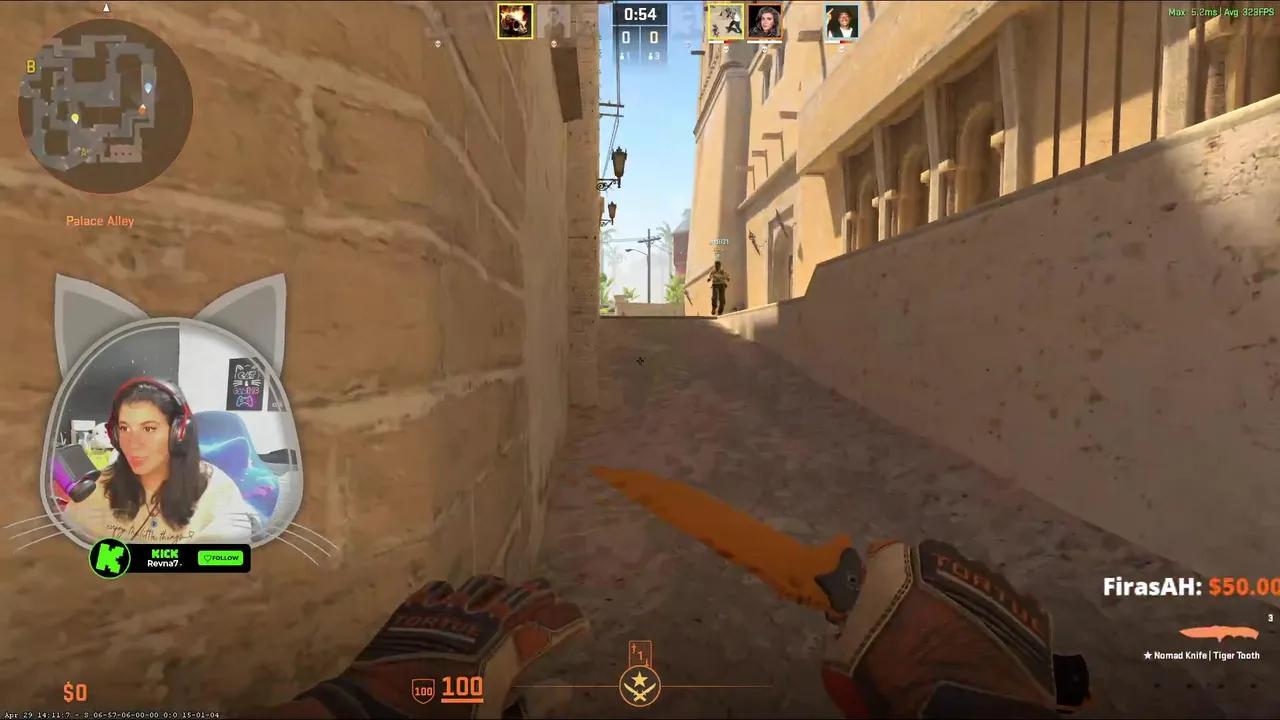Click the green Kick logo icon
Image resolution: width=1280 pixels, height=720 pixels.
111,559
